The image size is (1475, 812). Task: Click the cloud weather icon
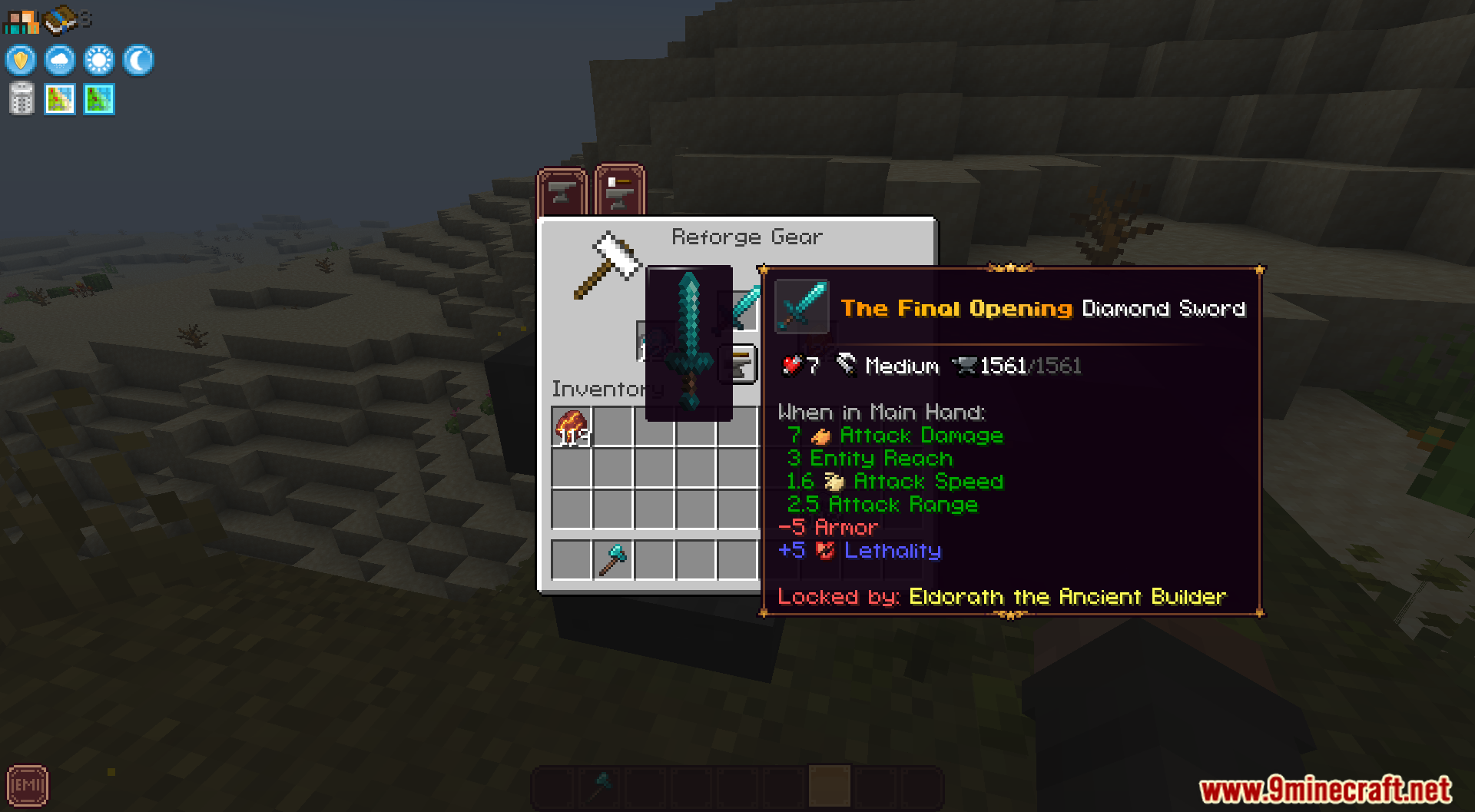59,60
